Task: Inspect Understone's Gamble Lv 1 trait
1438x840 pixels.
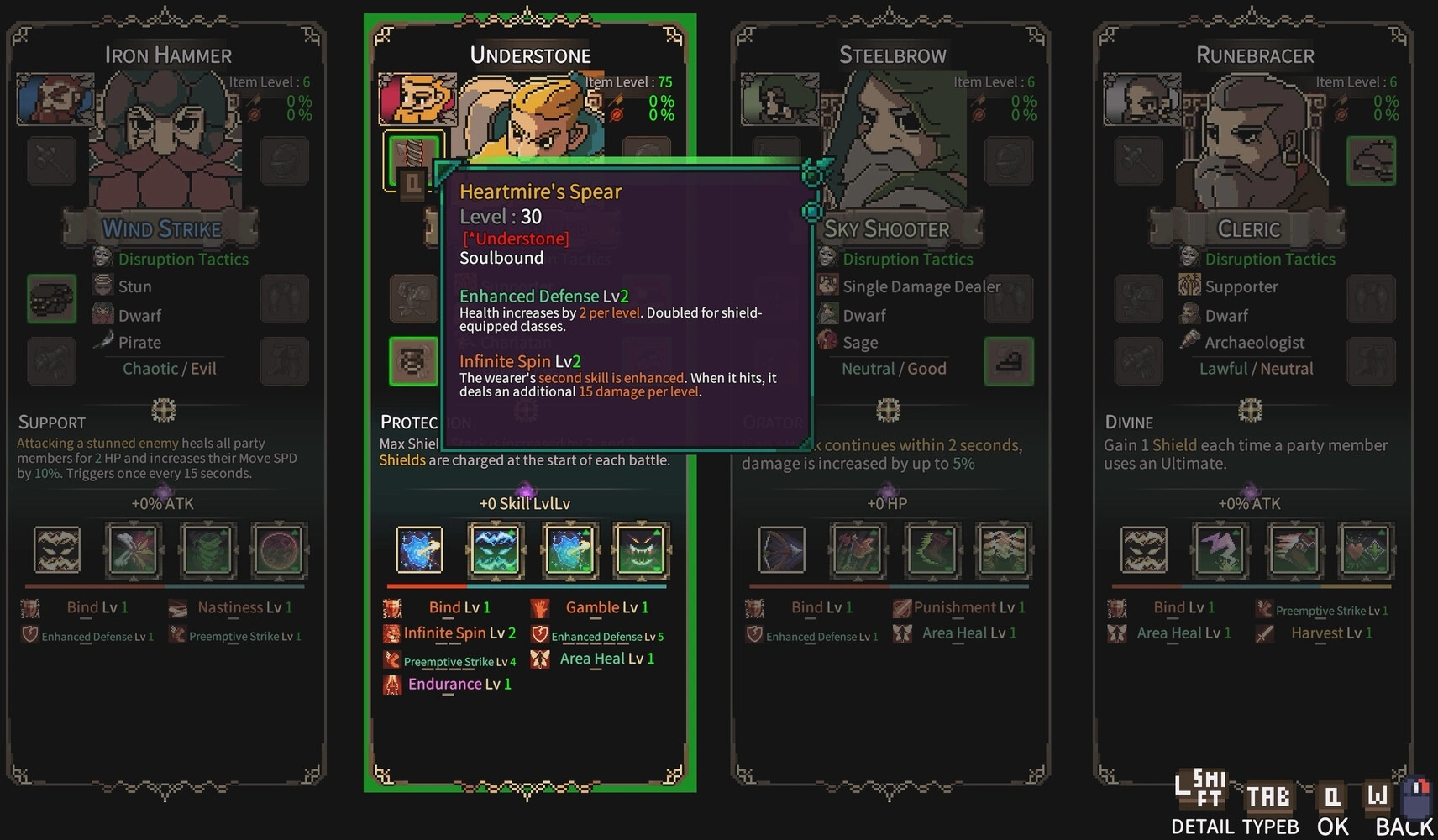Action: pos(606,607)
